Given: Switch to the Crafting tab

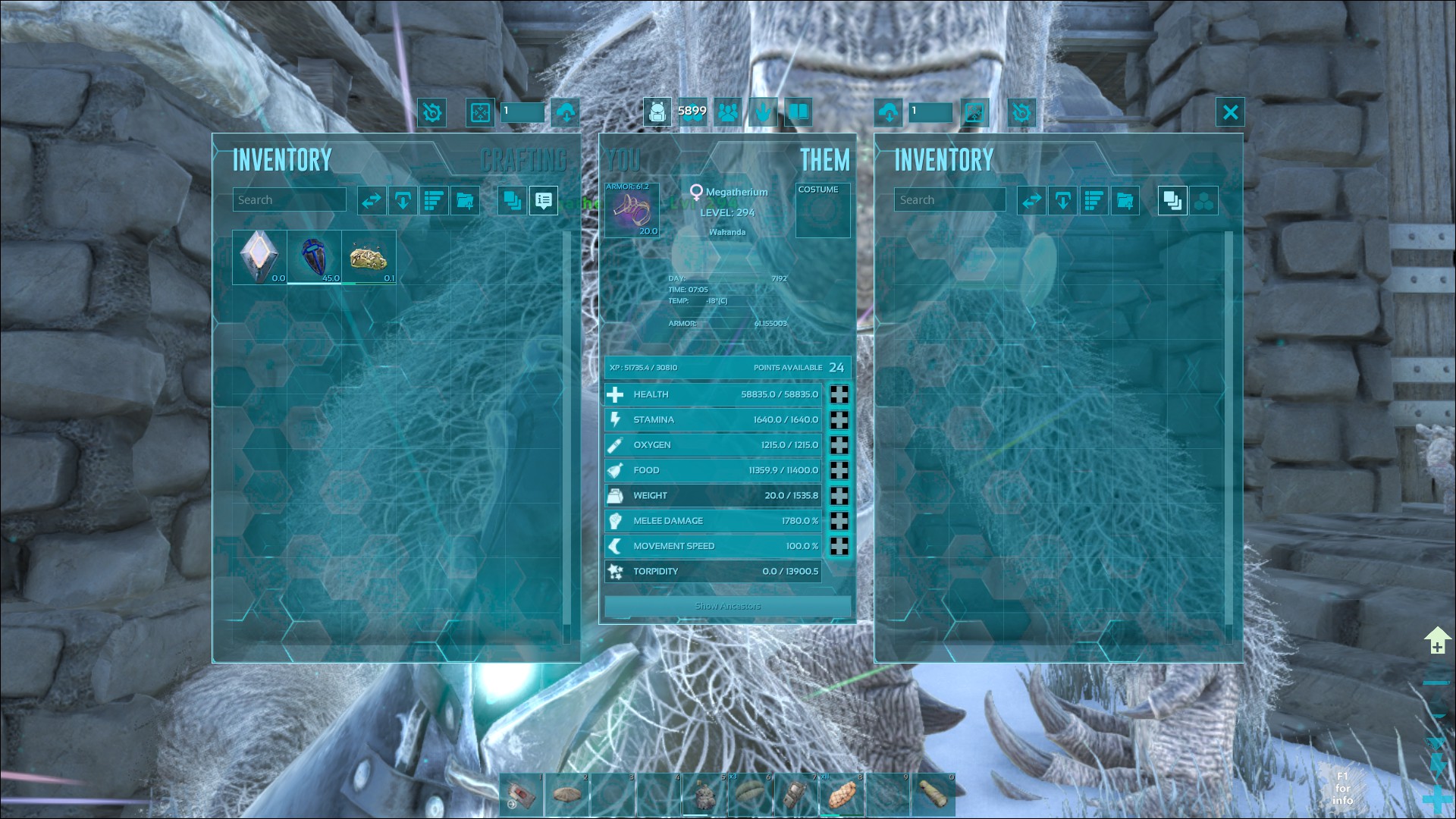Looking at the screenshot, I should click(x=524, y=160).
